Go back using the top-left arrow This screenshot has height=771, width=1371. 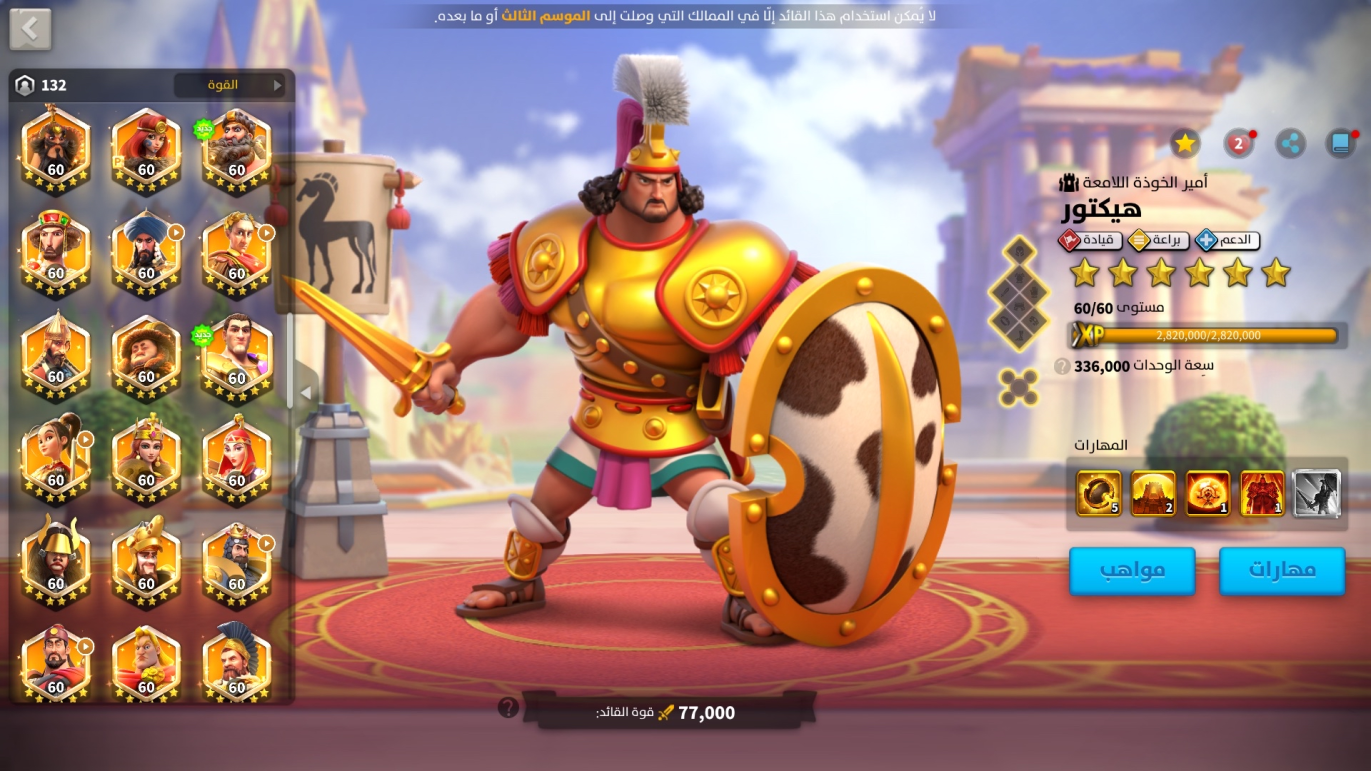pos(30,29)
